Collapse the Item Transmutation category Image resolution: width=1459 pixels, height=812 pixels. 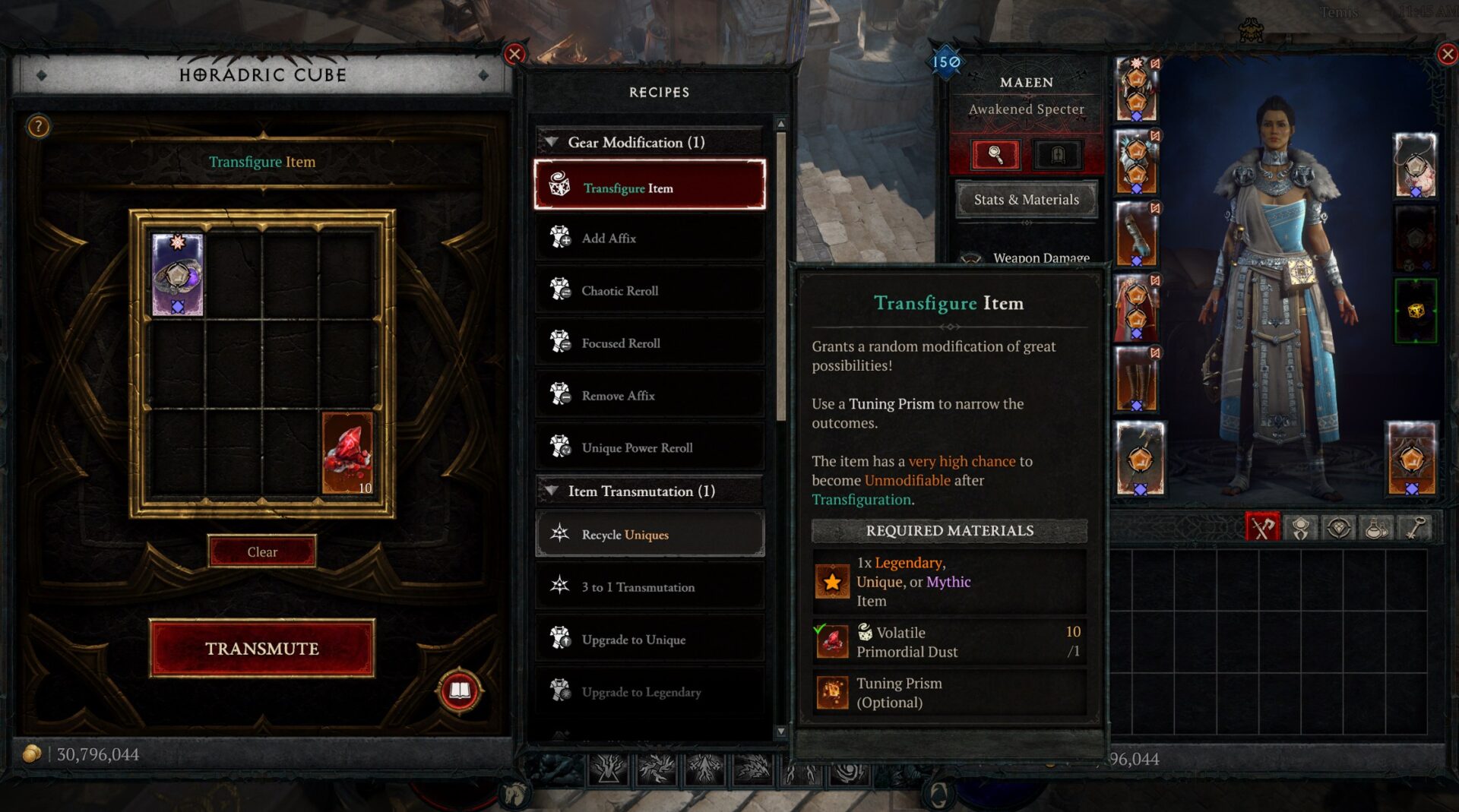(x=552, y=491)
